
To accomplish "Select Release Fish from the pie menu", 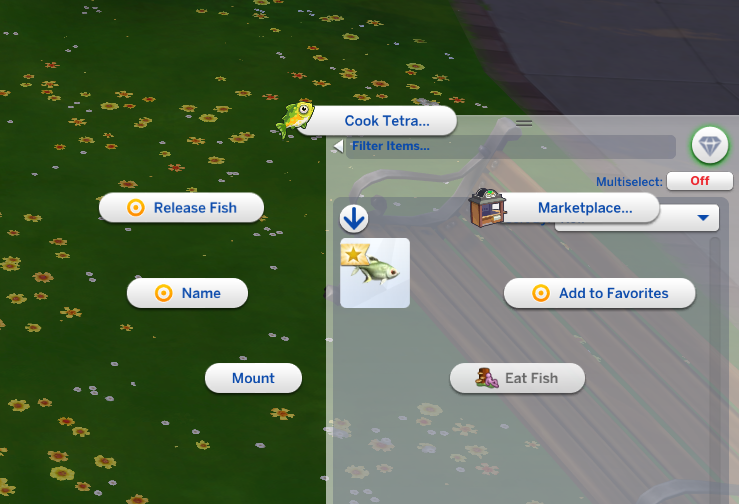I will (x=182, y=208).
